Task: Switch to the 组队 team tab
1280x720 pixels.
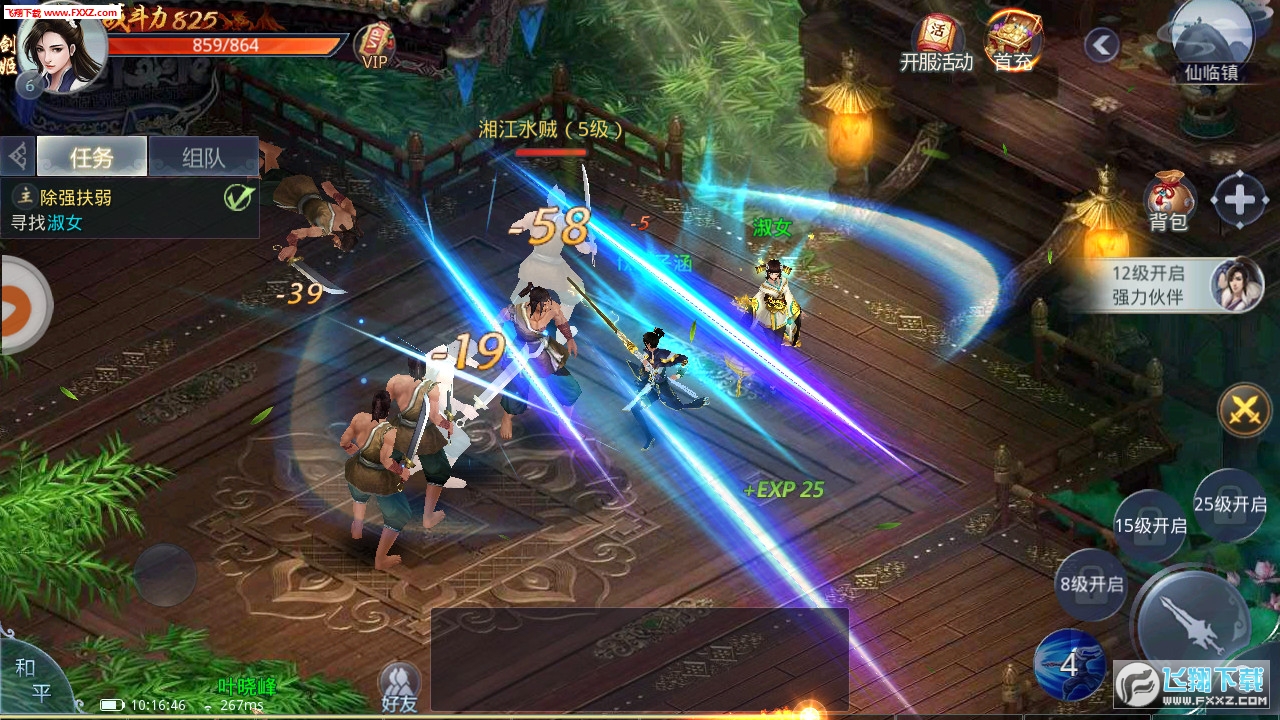Action: tap(203, 157)
